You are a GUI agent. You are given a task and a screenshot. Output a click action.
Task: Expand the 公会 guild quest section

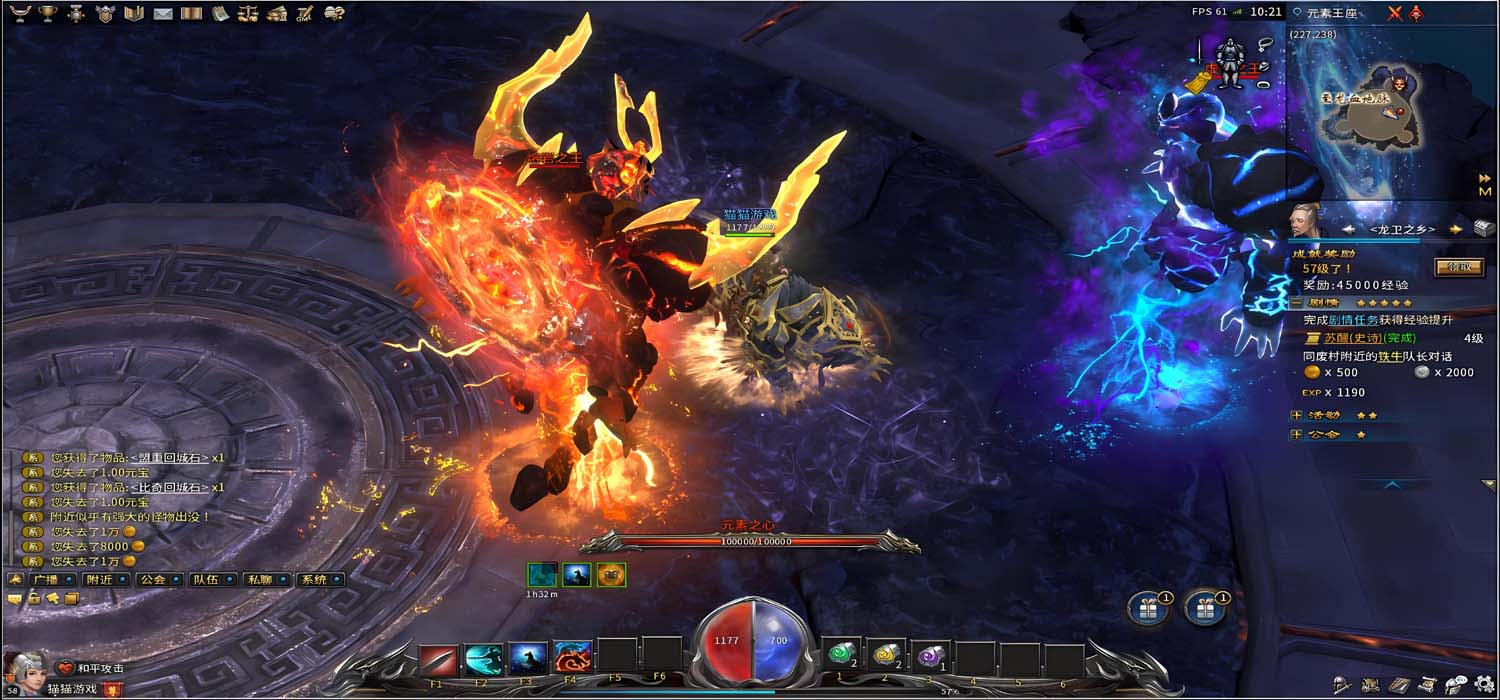tap(1296, 435)
